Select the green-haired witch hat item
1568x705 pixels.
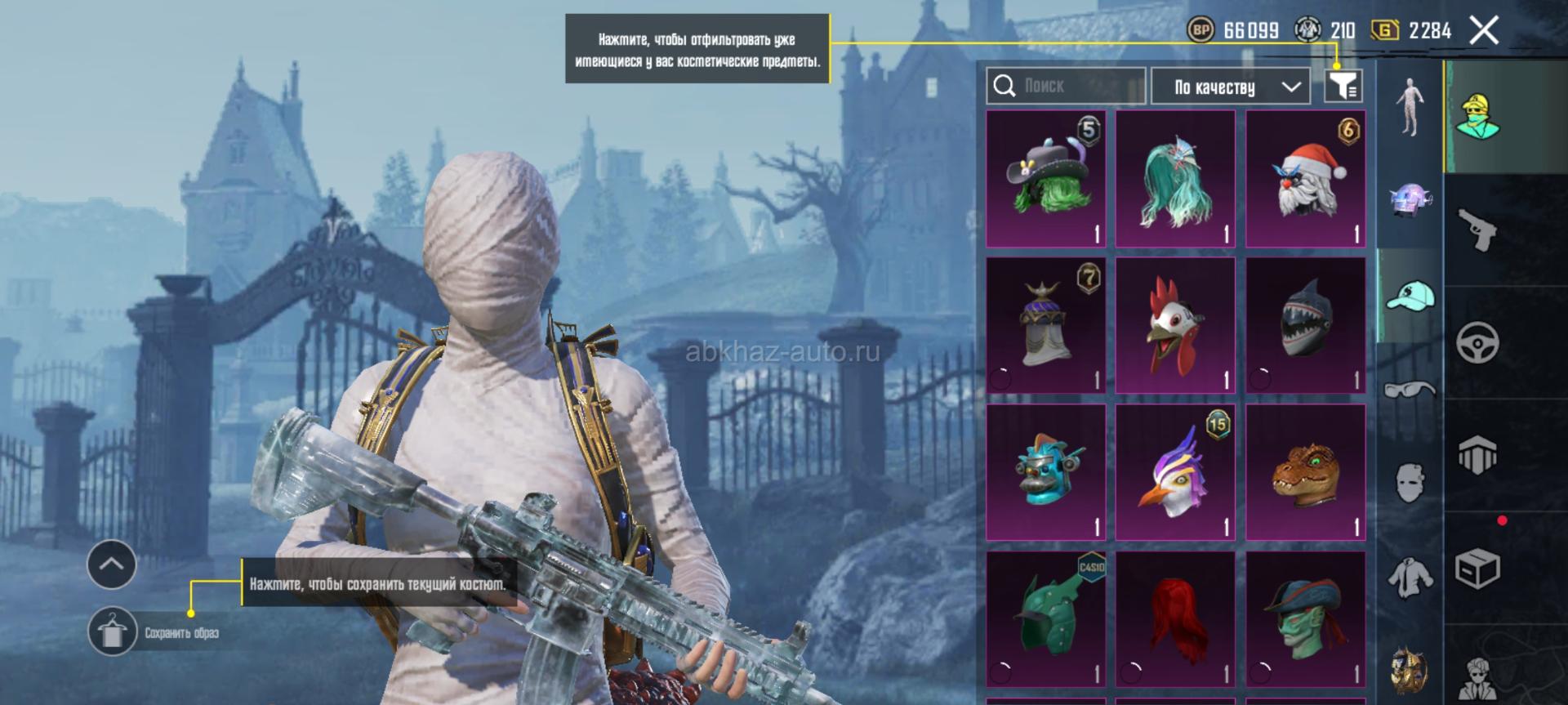(x=1045, y=179)
